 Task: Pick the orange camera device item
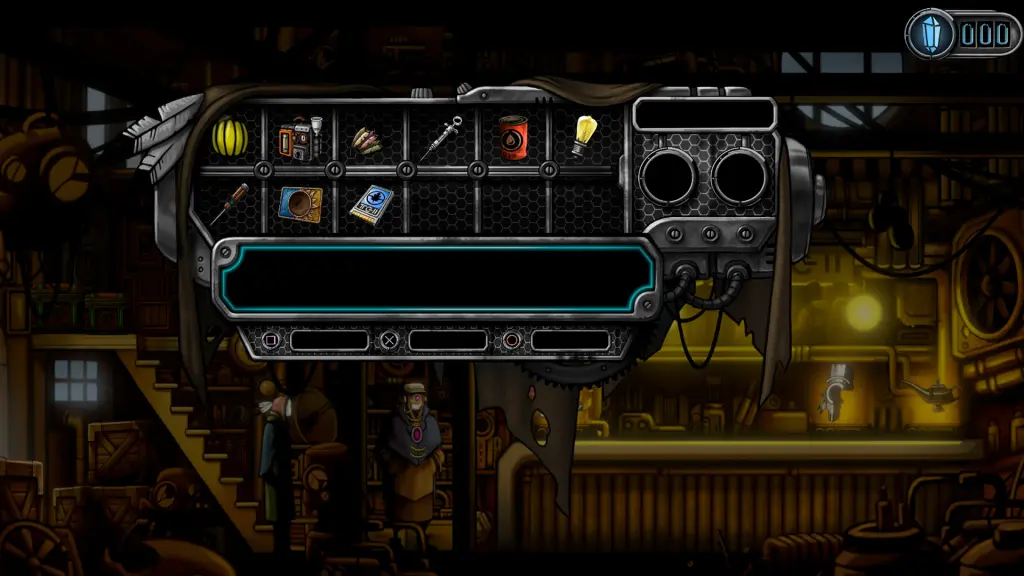(x=299, y=138)
